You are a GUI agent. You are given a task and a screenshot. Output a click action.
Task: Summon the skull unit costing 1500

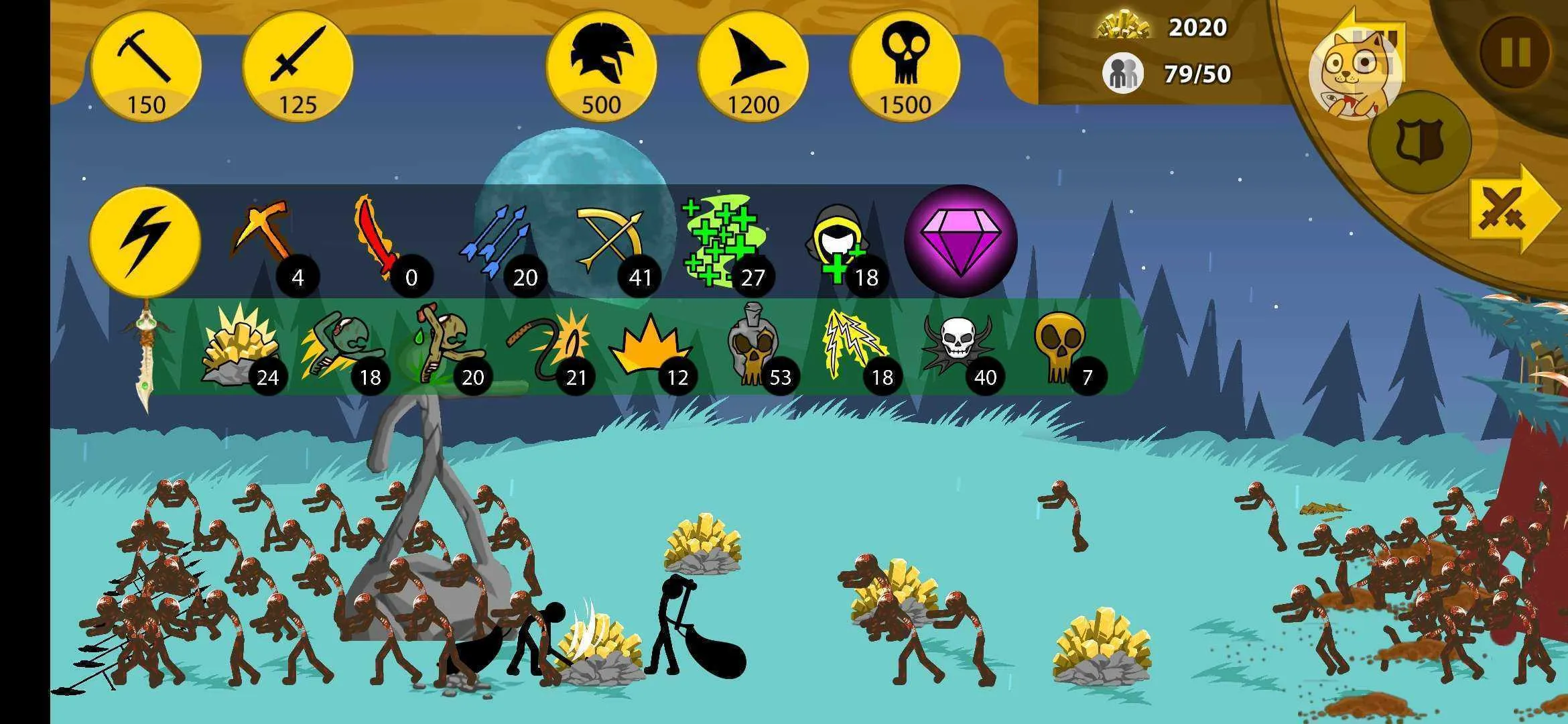click(x=905, y=67)
